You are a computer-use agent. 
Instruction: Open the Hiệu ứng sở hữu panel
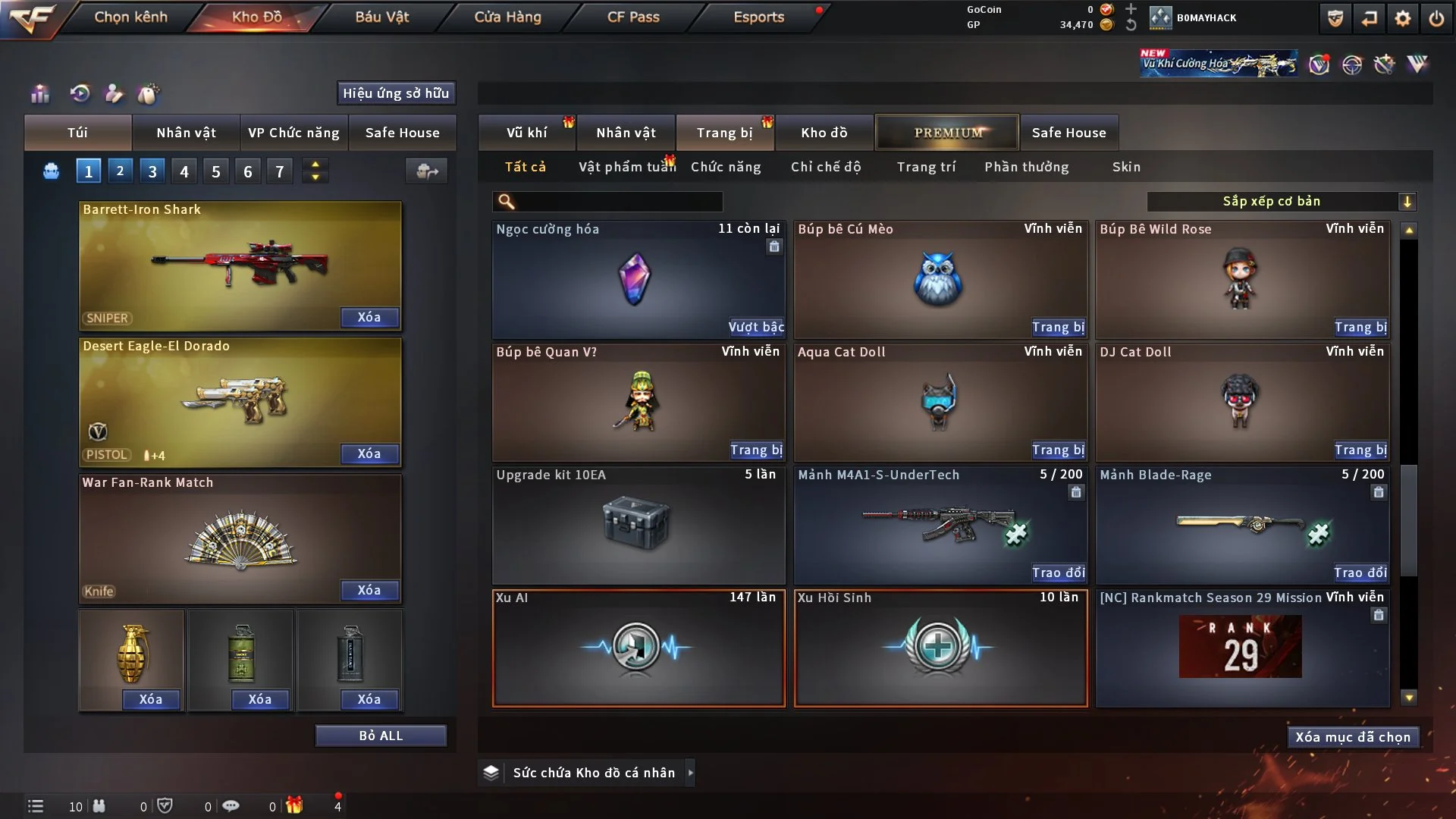[396, 93]
